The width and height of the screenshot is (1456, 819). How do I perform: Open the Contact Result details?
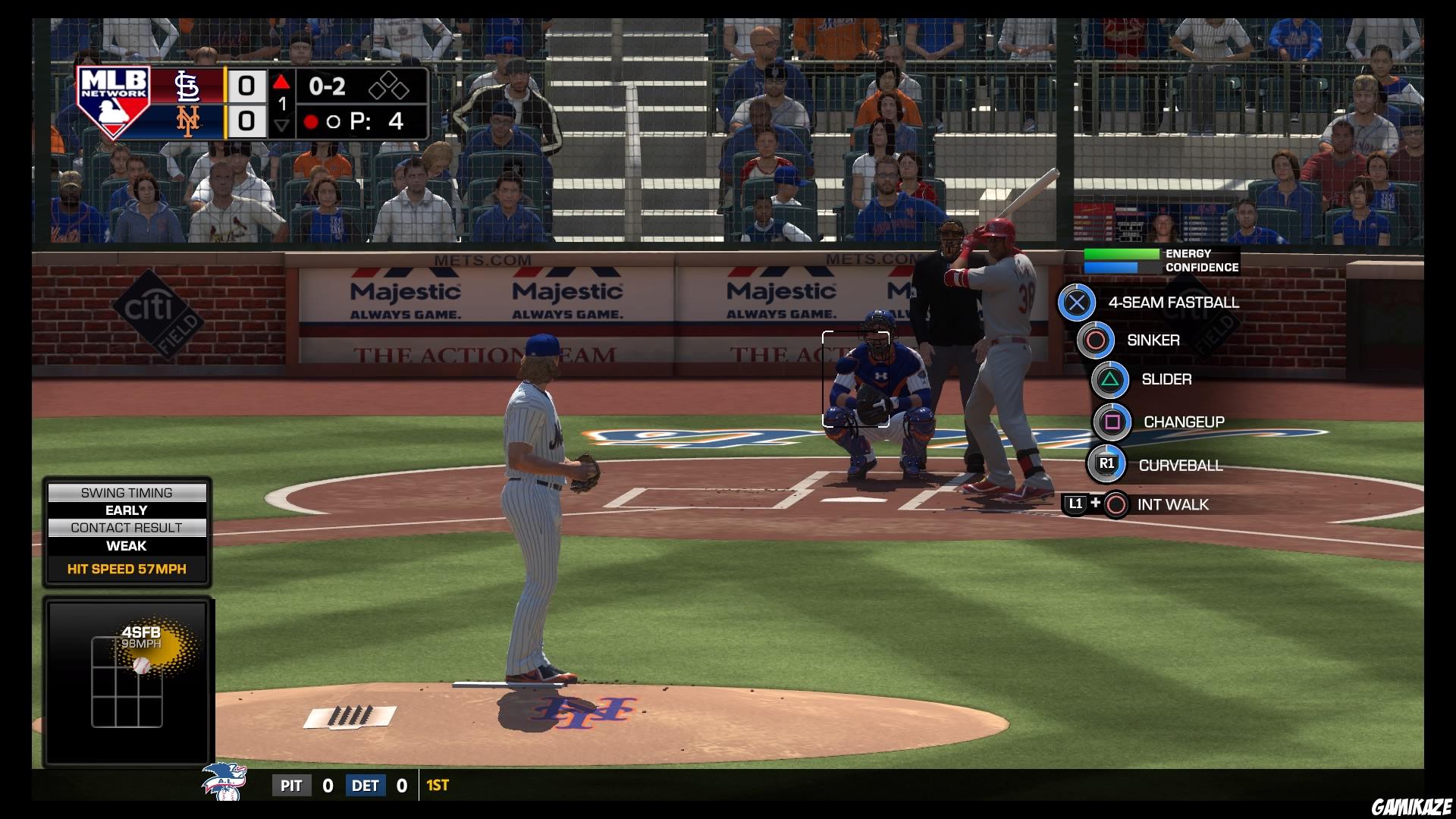tap(127, 529)
